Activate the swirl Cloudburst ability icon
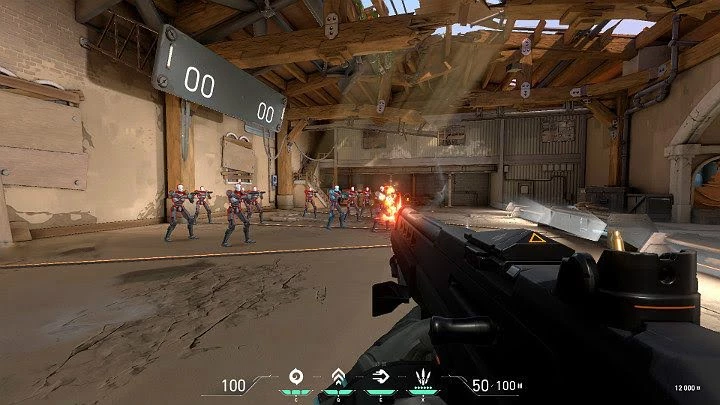The height and width of the screenshot is (405, 720). coord(295,378)
